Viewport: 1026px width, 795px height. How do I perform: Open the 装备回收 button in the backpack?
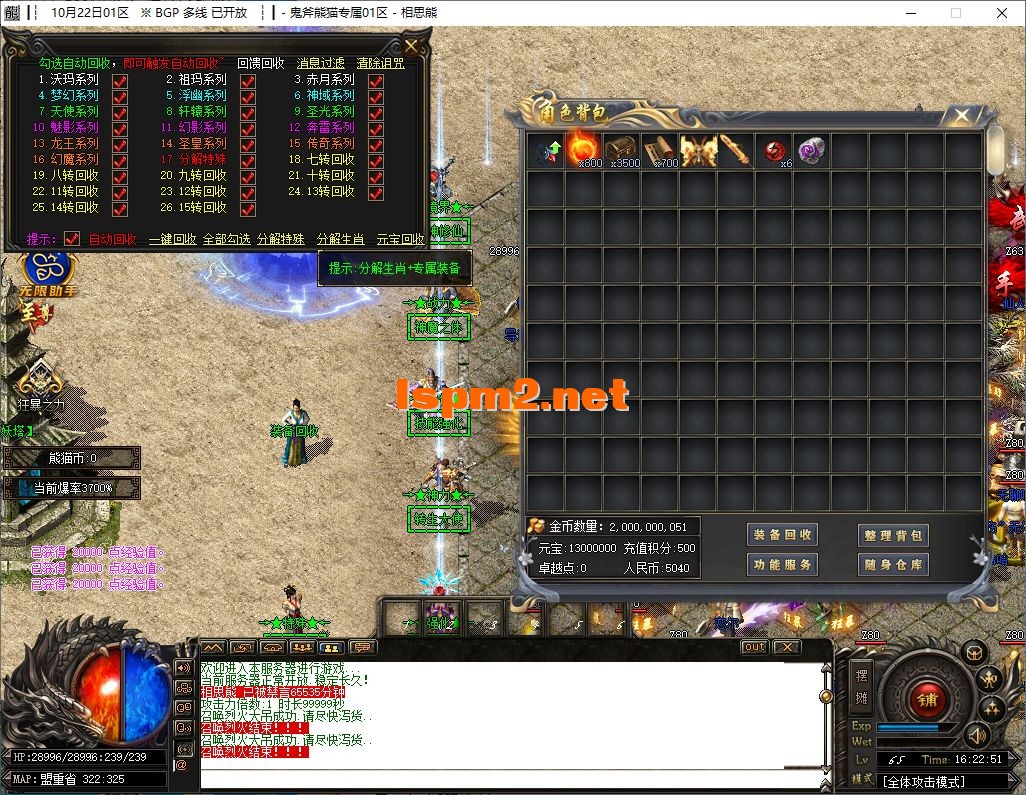[x=783, y=535]
